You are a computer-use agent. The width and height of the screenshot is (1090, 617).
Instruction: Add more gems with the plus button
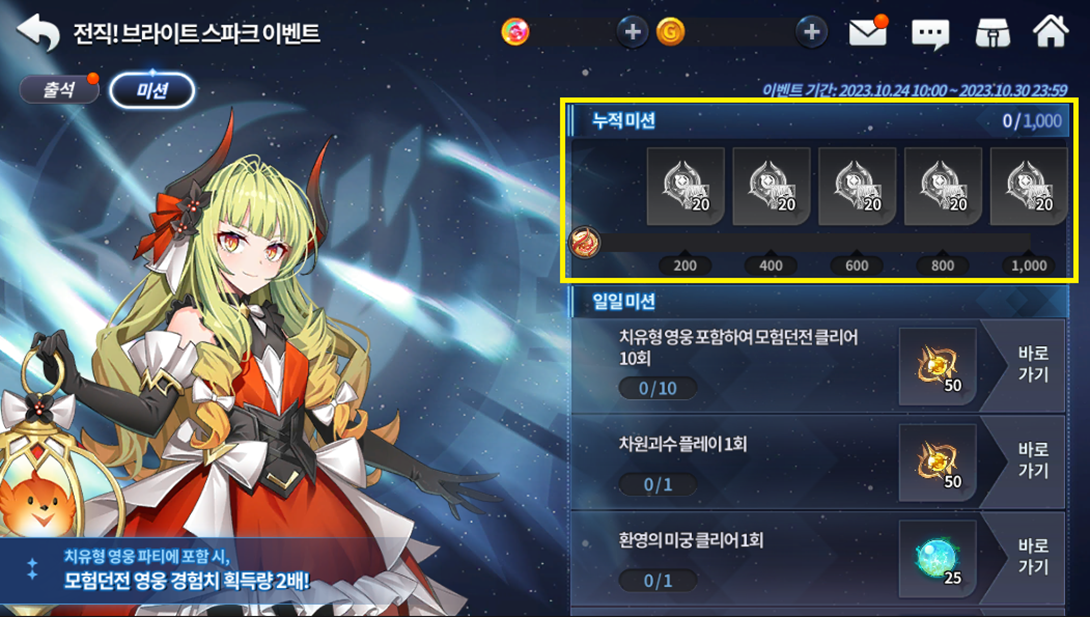(x=632, y=32)
